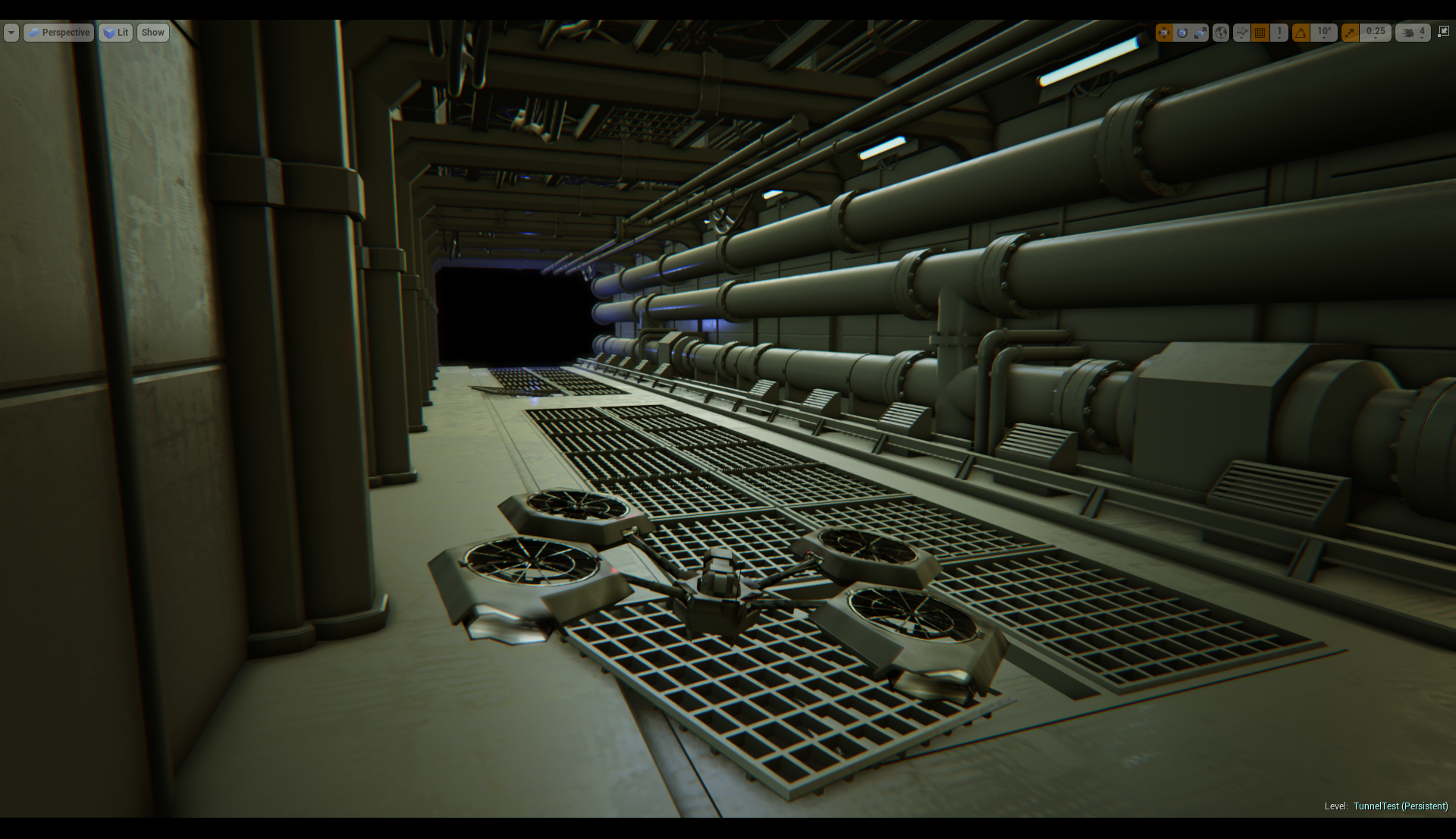Open the 0.25 scale snap dropdown
The image size is (1456, 839).
1376,33
